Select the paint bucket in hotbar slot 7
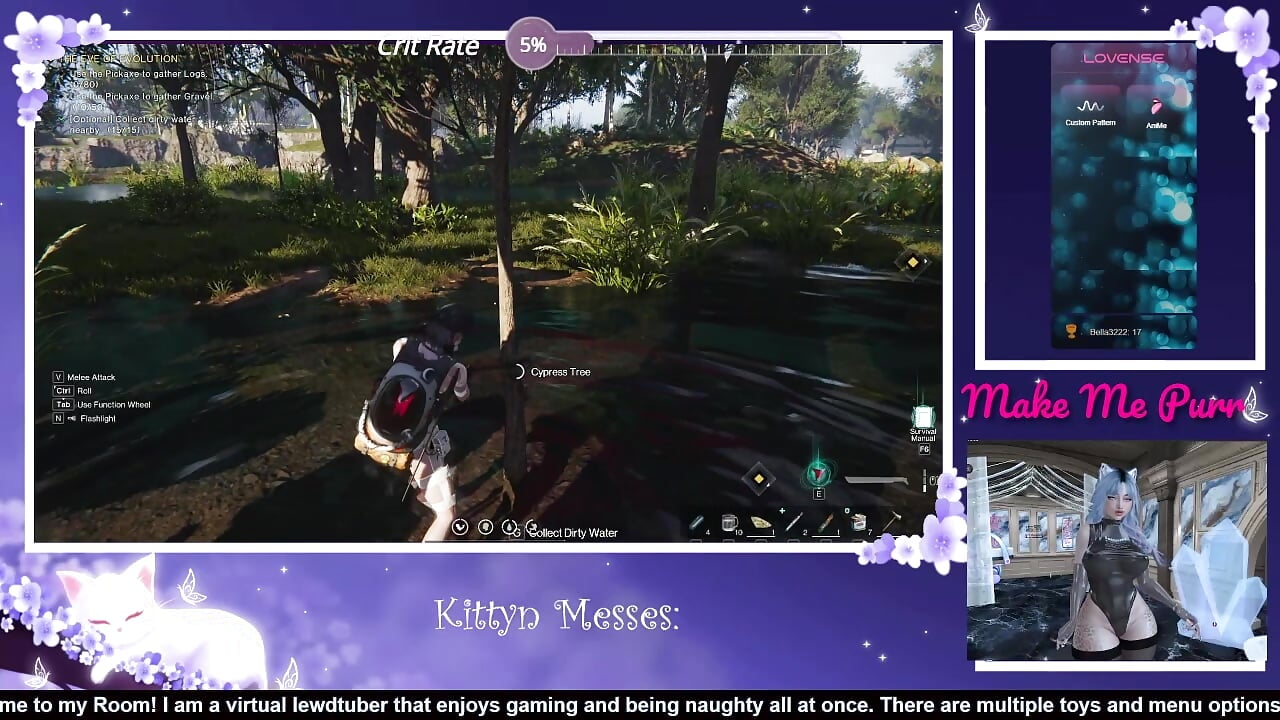This screenshot has width=1280, height=720. tap(858, 521)
